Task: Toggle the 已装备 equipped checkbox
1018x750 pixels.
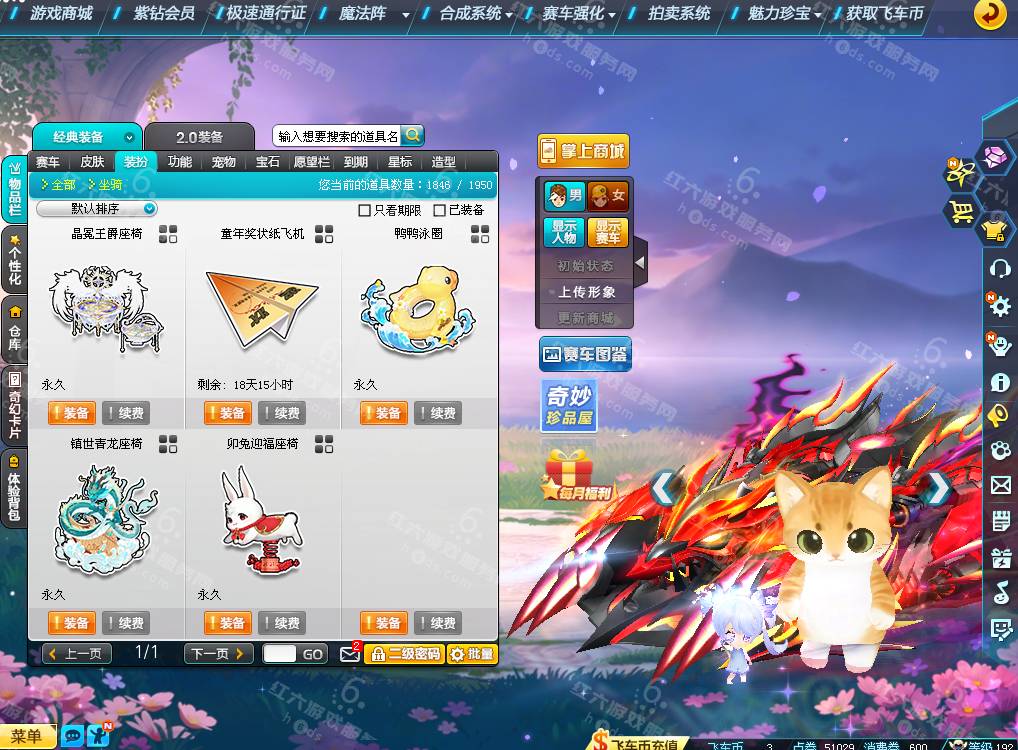Action: pos(440,210)
